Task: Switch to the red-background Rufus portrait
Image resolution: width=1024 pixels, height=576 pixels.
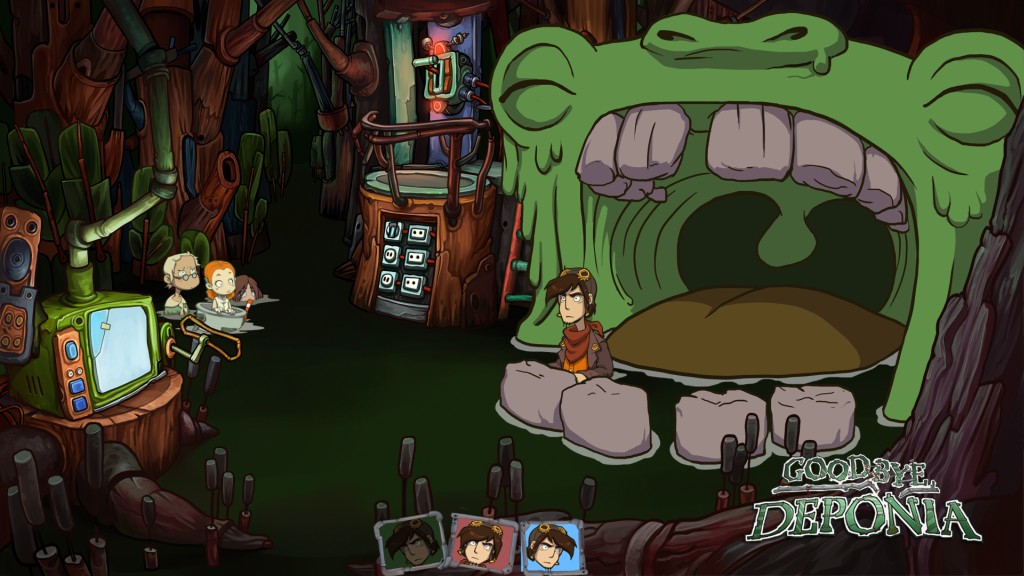Action: (483, 545)
